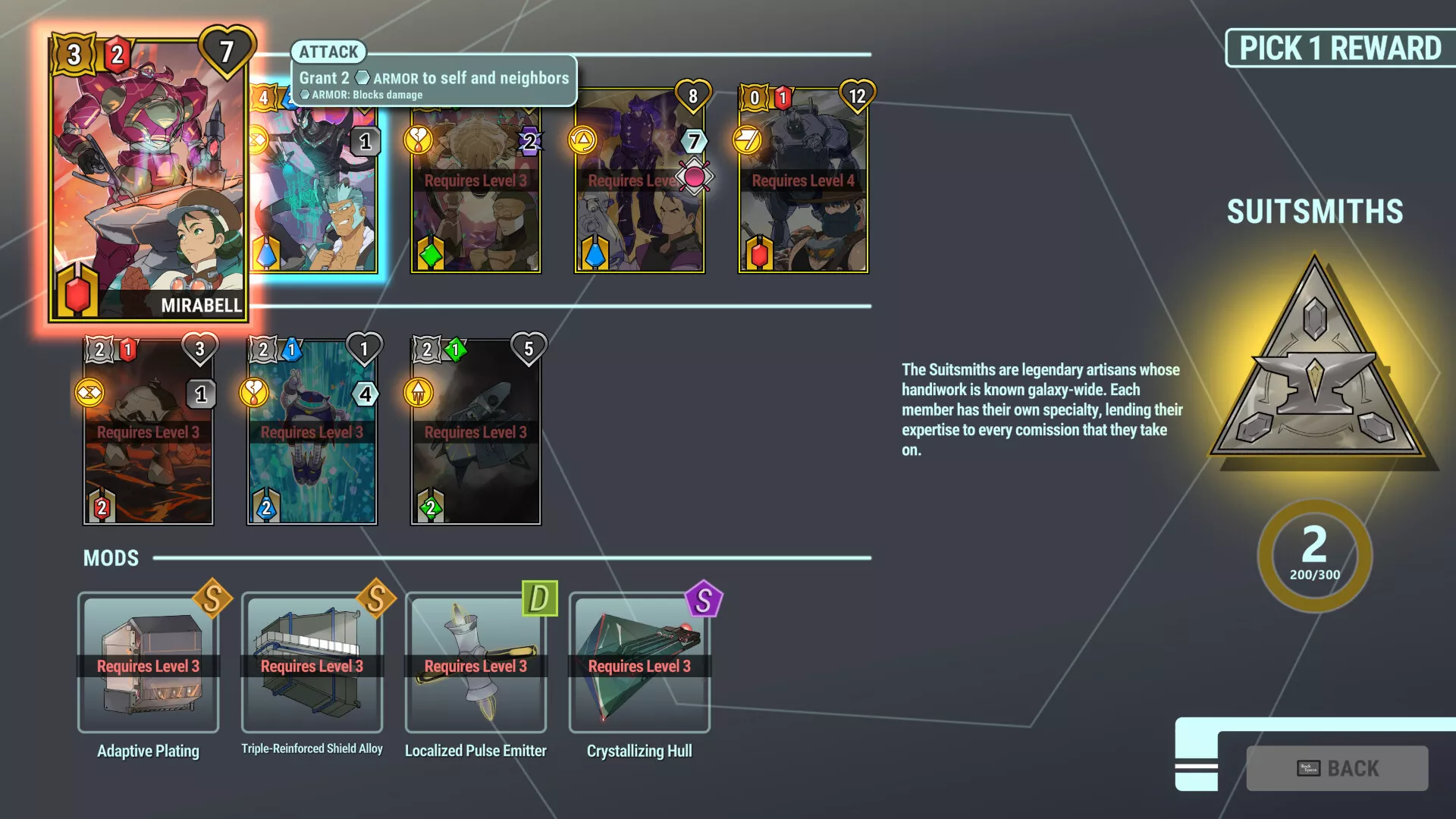Go back with the Back button
Viewport: 1456px width, 819px height.
click(1337, 768)
